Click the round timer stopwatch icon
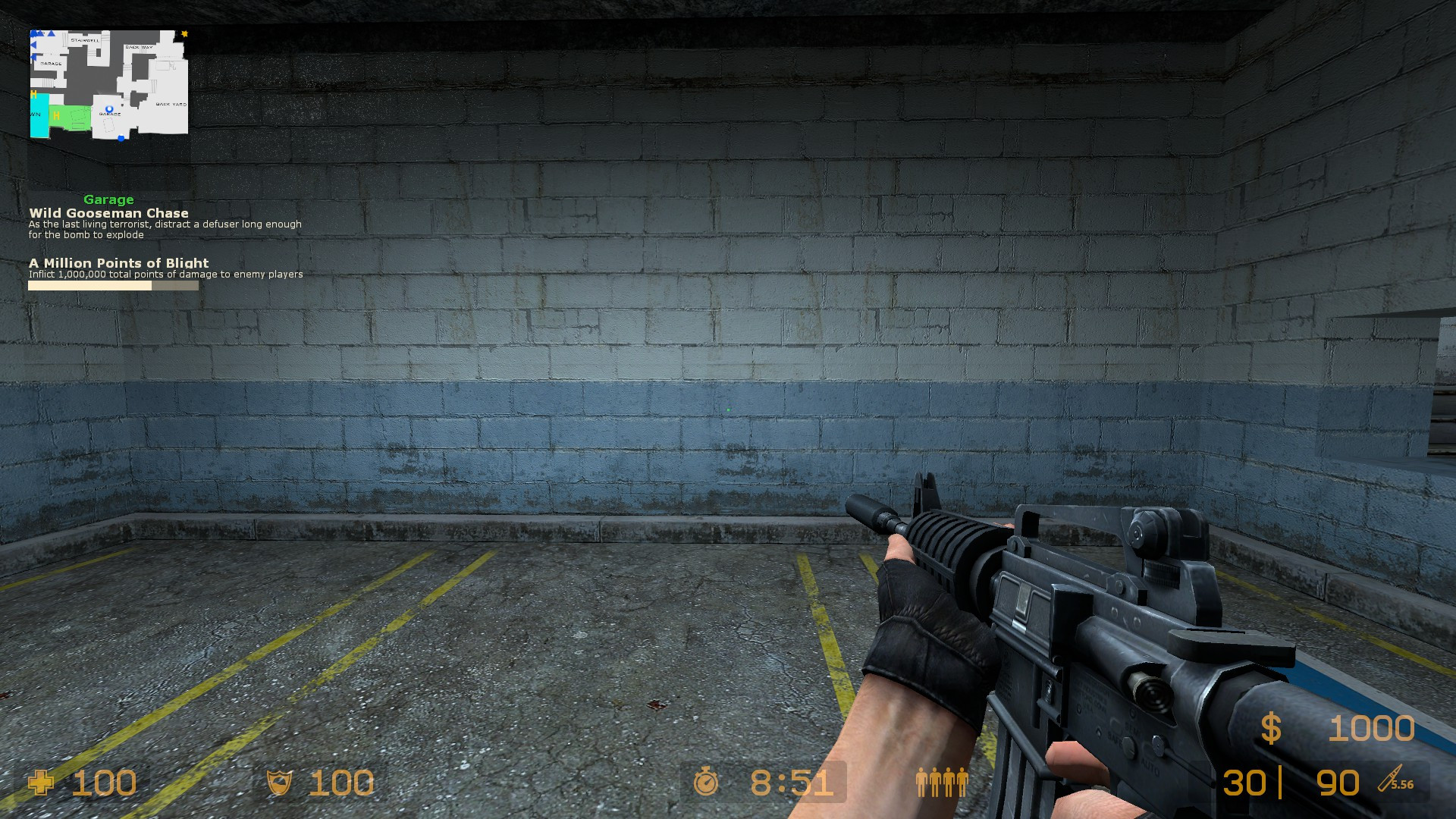 click(705, 783)
